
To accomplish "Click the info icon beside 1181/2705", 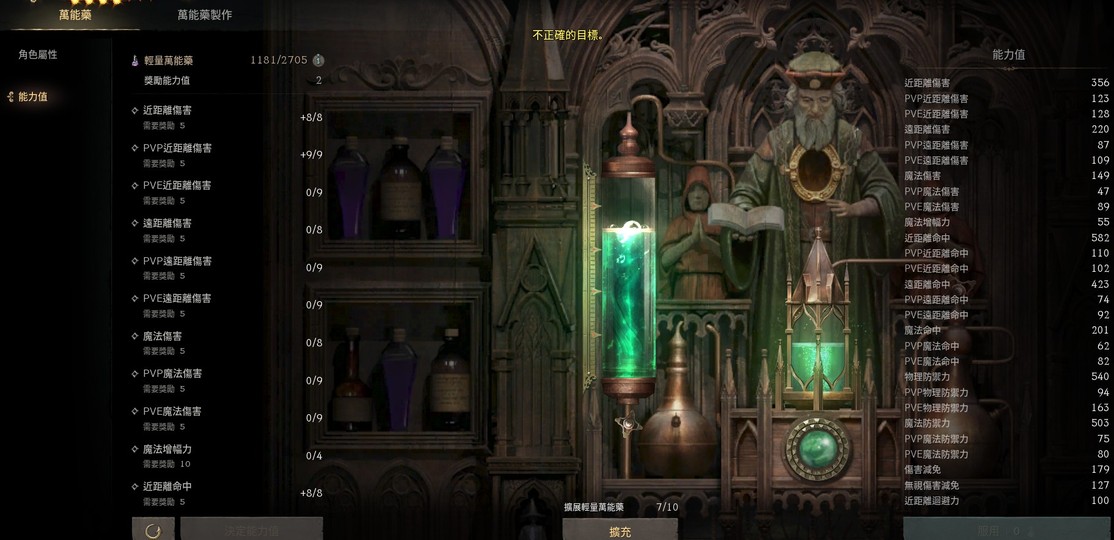I will 319,61.
